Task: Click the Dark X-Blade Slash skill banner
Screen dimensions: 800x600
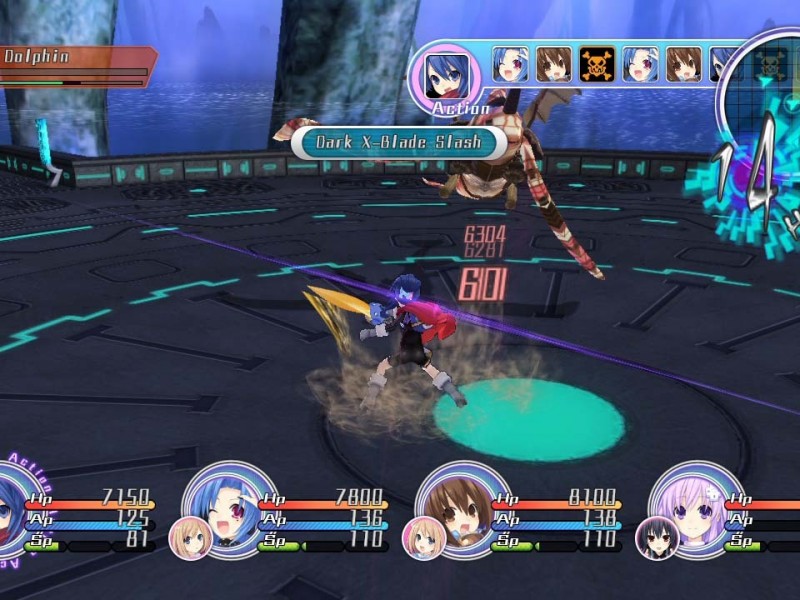Action: [398, 141]
